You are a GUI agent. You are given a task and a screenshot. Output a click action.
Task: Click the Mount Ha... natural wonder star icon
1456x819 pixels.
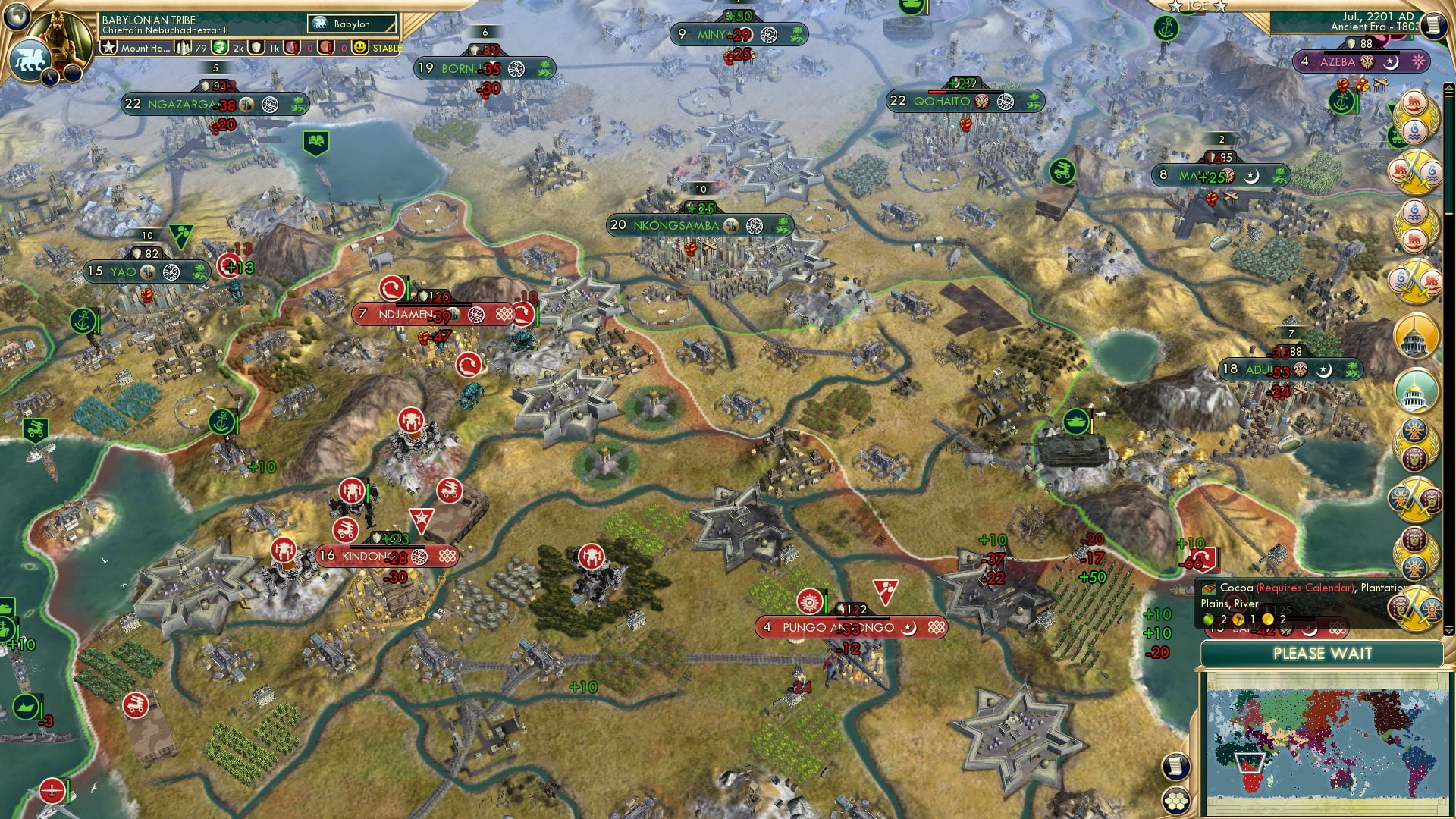pos(109,47)
